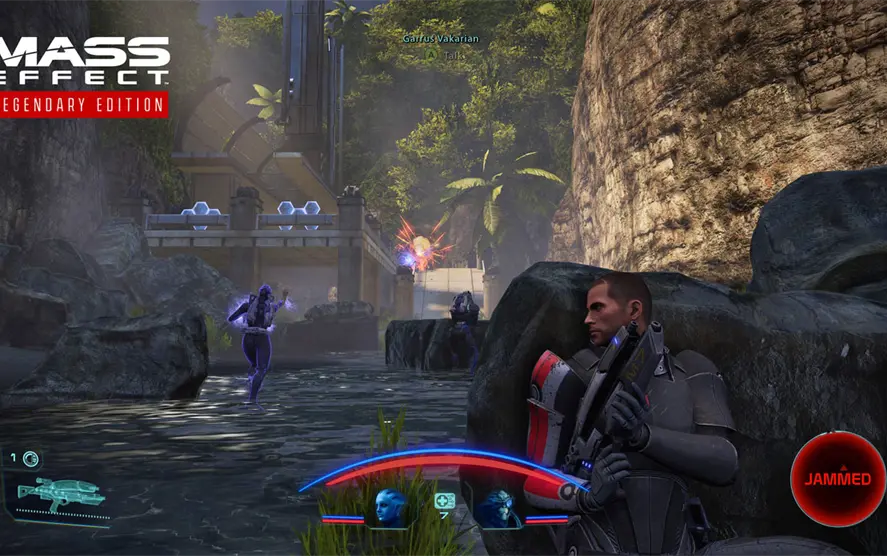Click the grenade icon above the weapon

click(31, 459)
